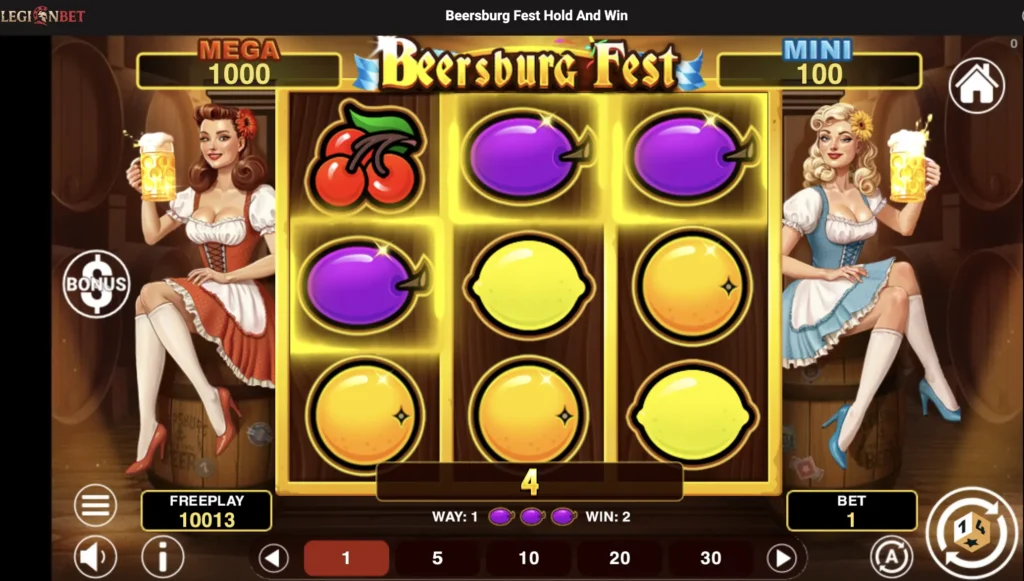Pick the 20 bet option
Image resolution: width=1024 pixels, height=581 pixels.
(x=620, y=558)
